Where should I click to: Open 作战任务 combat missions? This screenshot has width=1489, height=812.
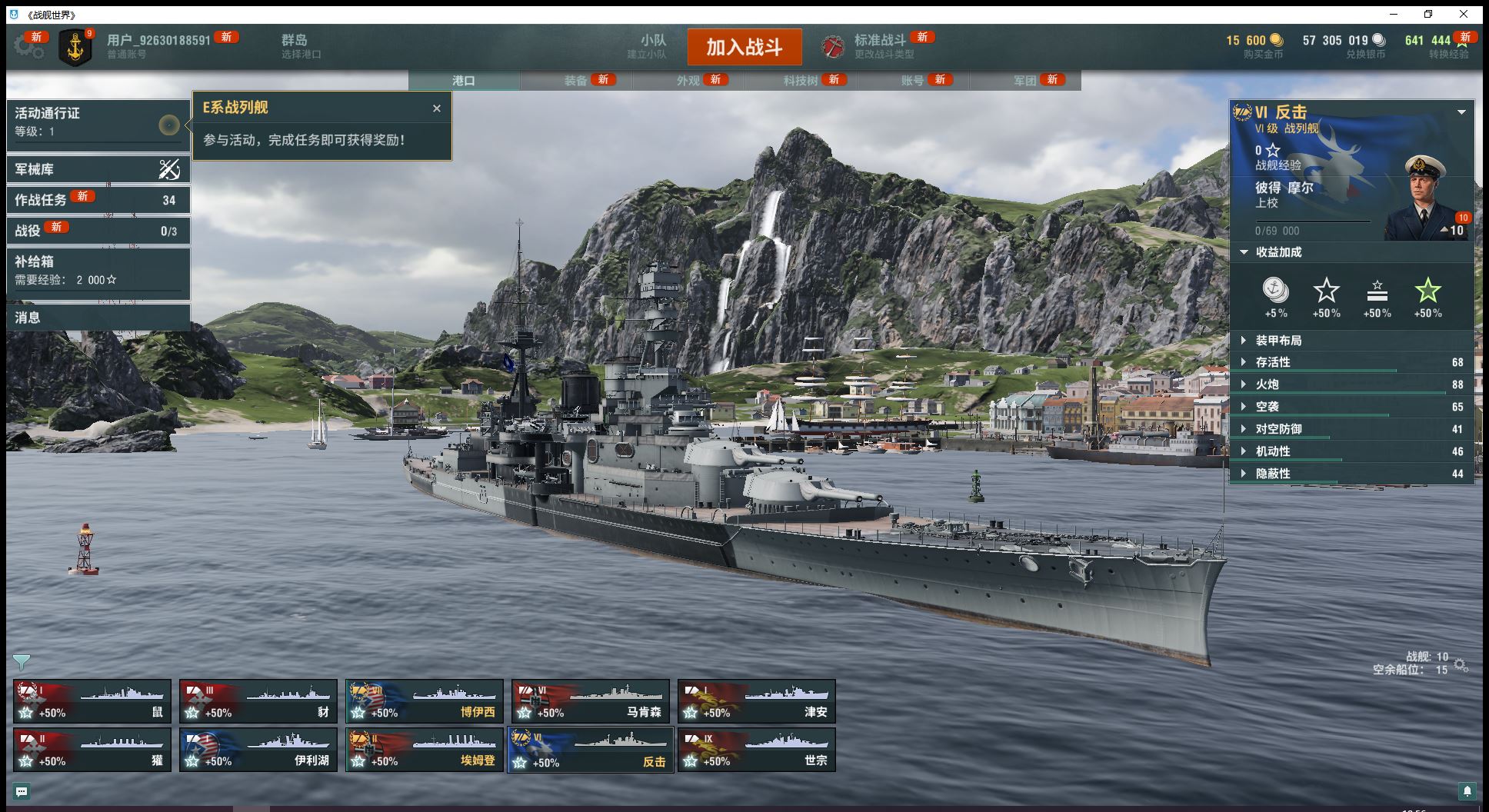coord(98,200)
